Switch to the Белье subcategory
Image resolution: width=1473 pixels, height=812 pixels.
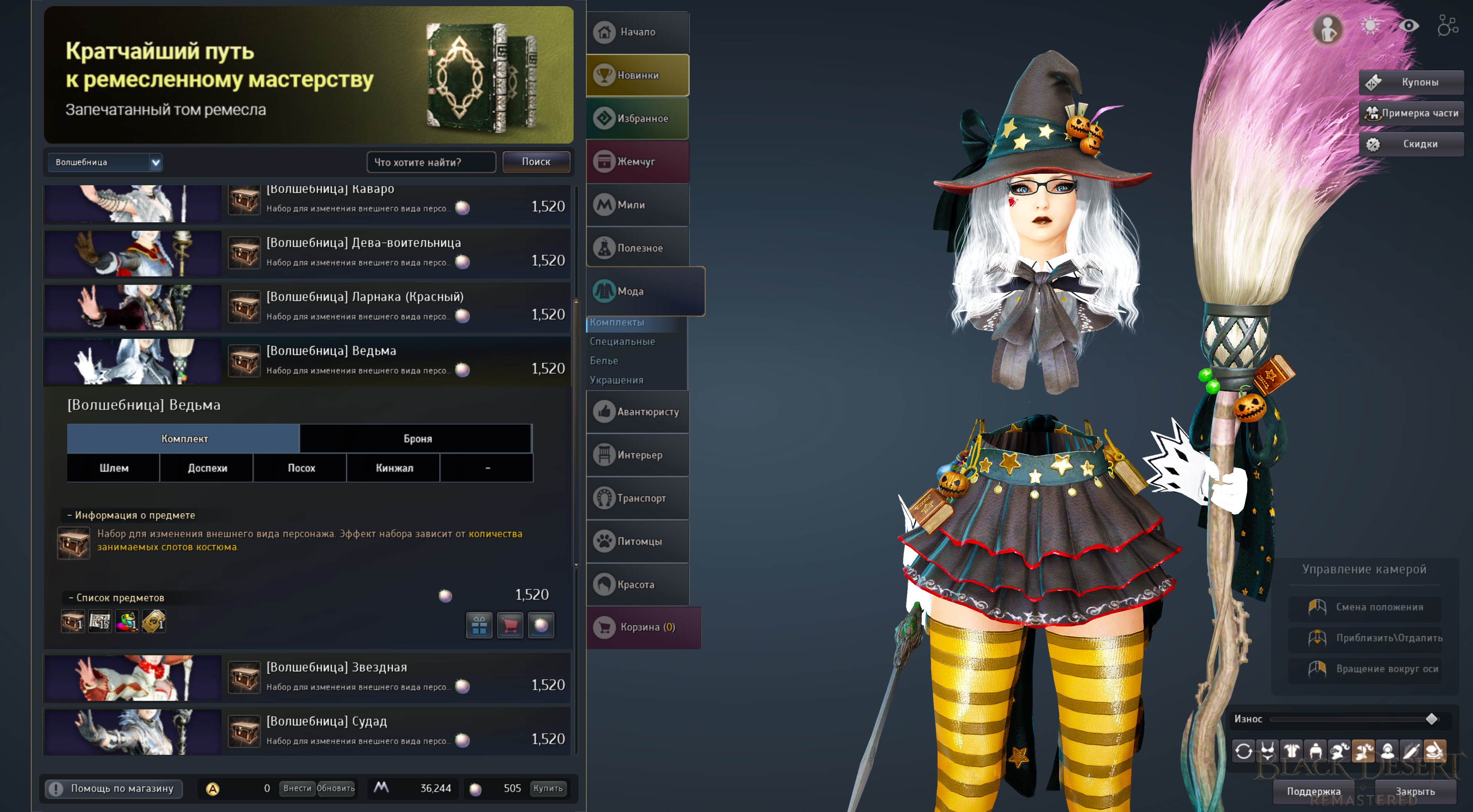[604, 361]
